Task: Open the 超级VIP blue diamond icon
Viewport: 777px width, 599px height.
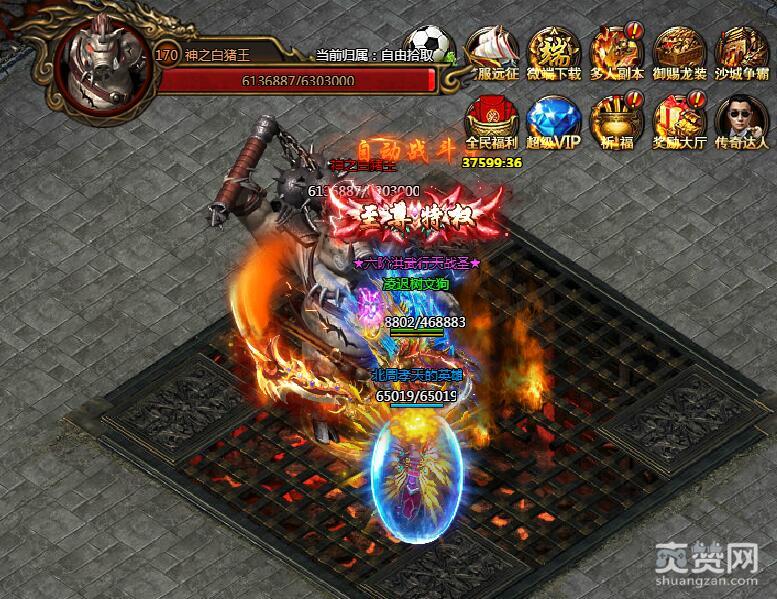Action: coord(553,117)
